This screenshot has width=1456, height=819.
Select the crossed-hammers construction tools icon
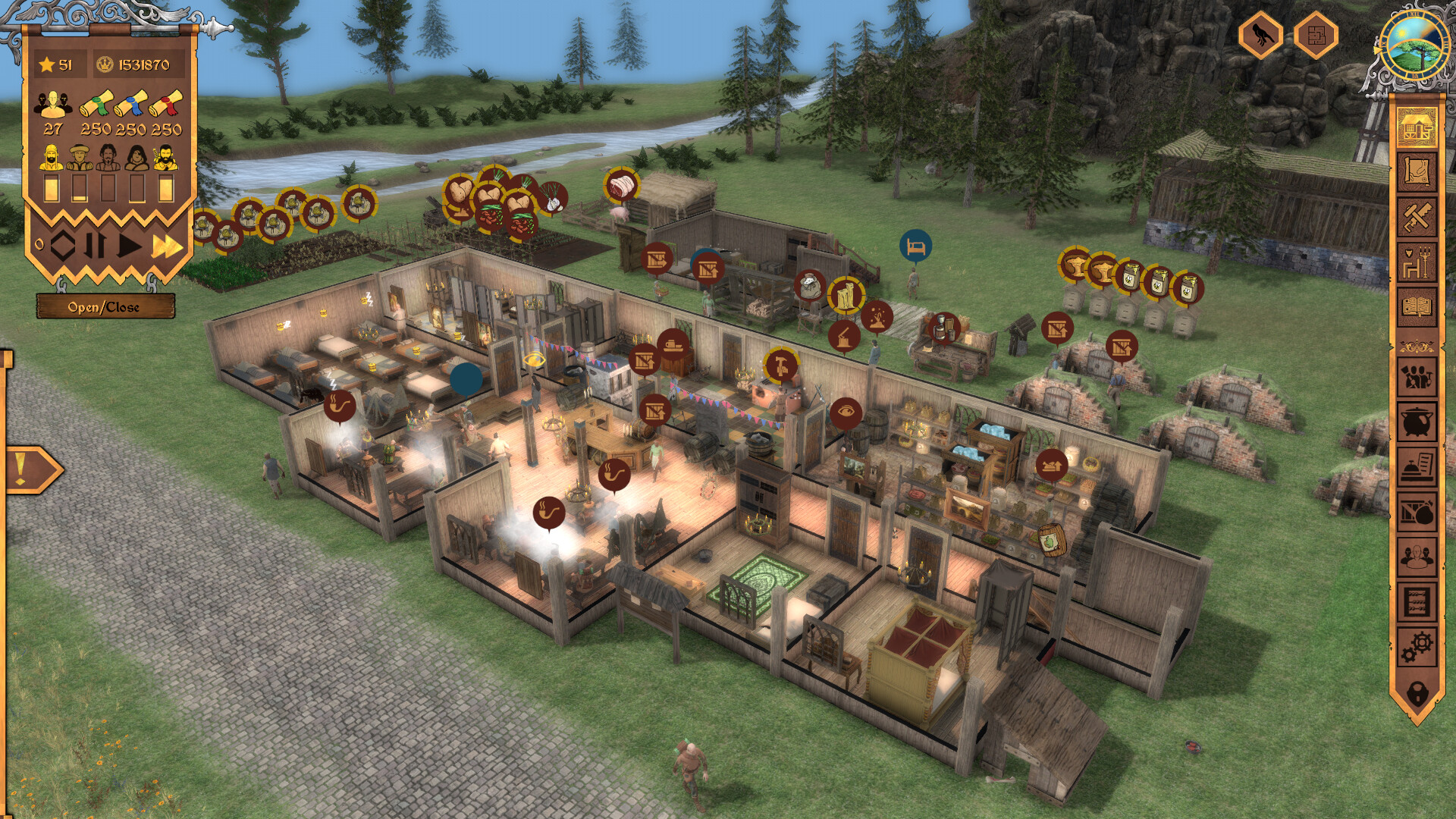coord(1417,215)
